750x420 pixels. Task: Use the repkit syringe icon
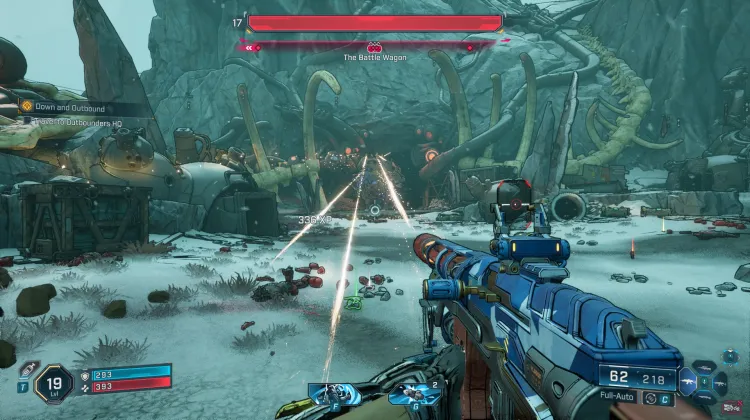coord(26,370)
